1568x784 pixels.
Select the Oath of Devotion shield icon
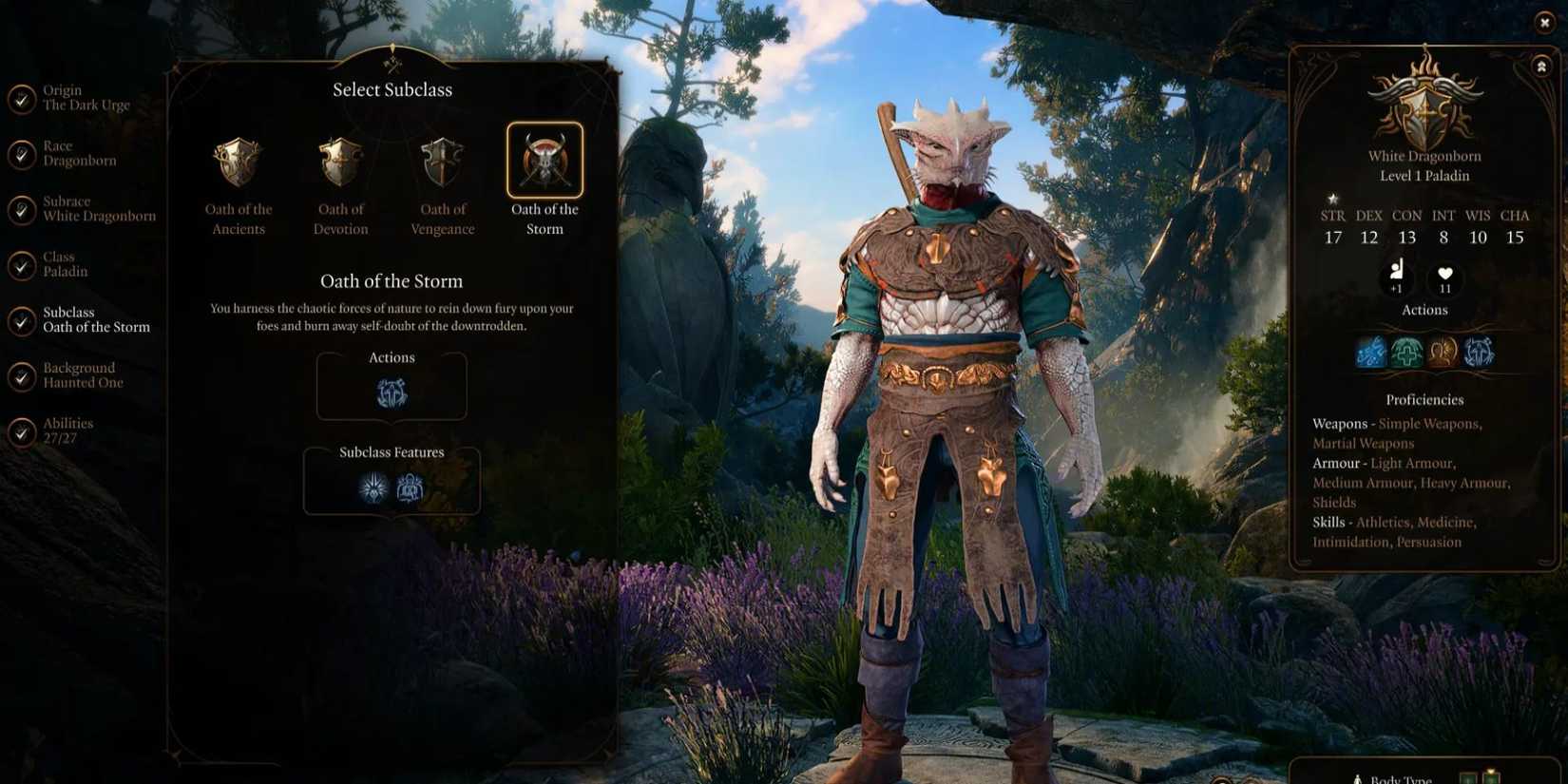[339, 162]
